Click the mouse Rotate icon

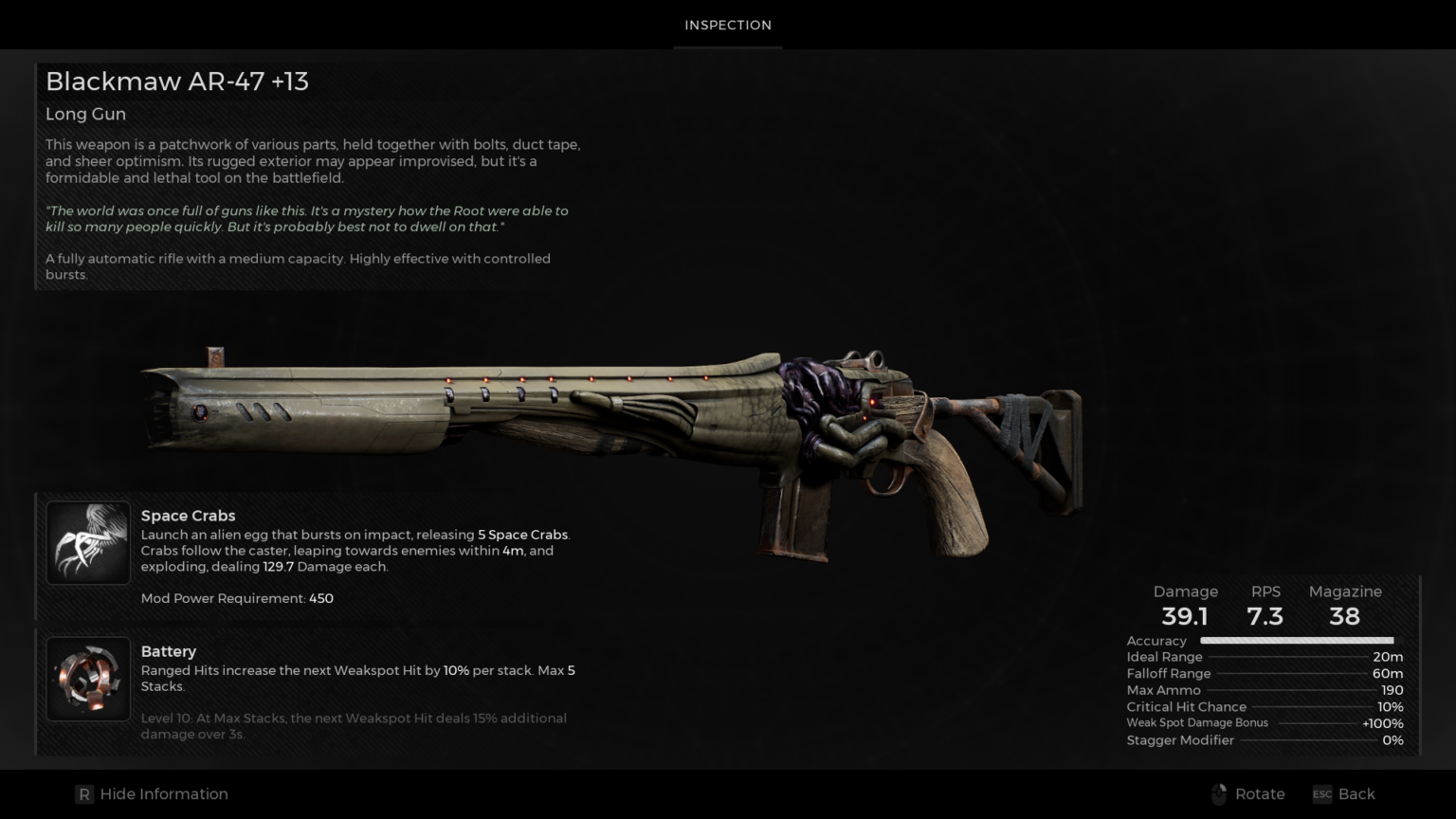[x=1221, y=793]
